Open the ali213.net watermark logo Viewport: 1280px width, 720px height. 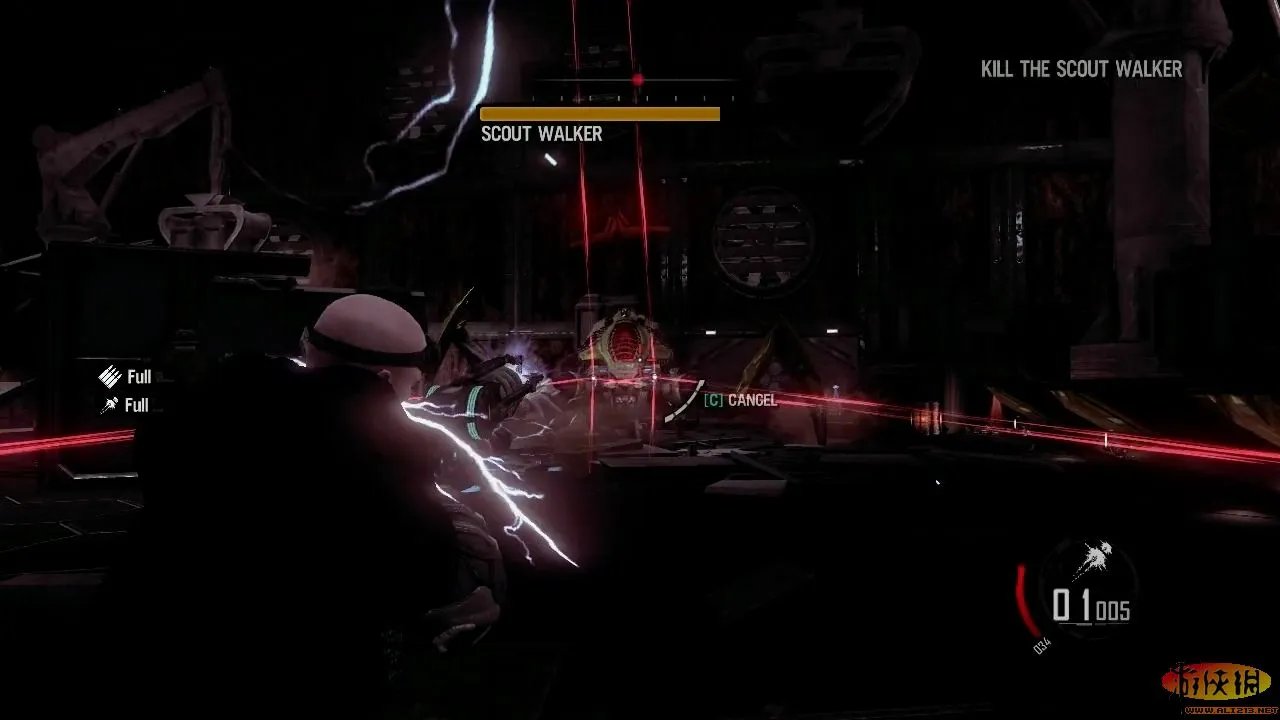coord(1218,686)
